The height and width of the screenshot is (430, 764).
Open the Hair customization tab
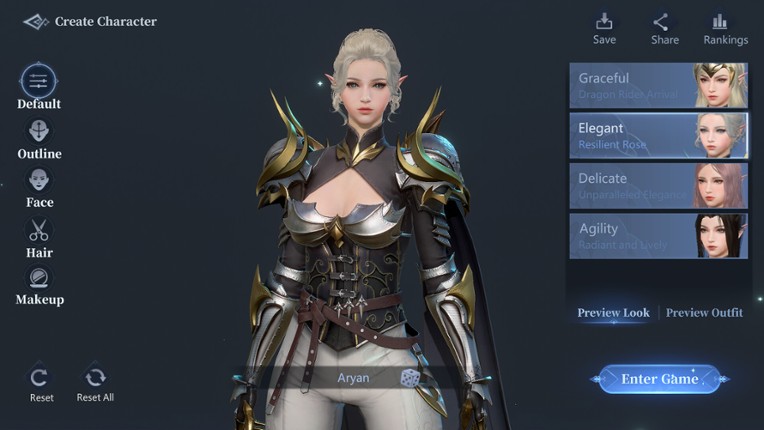[39, 232]
